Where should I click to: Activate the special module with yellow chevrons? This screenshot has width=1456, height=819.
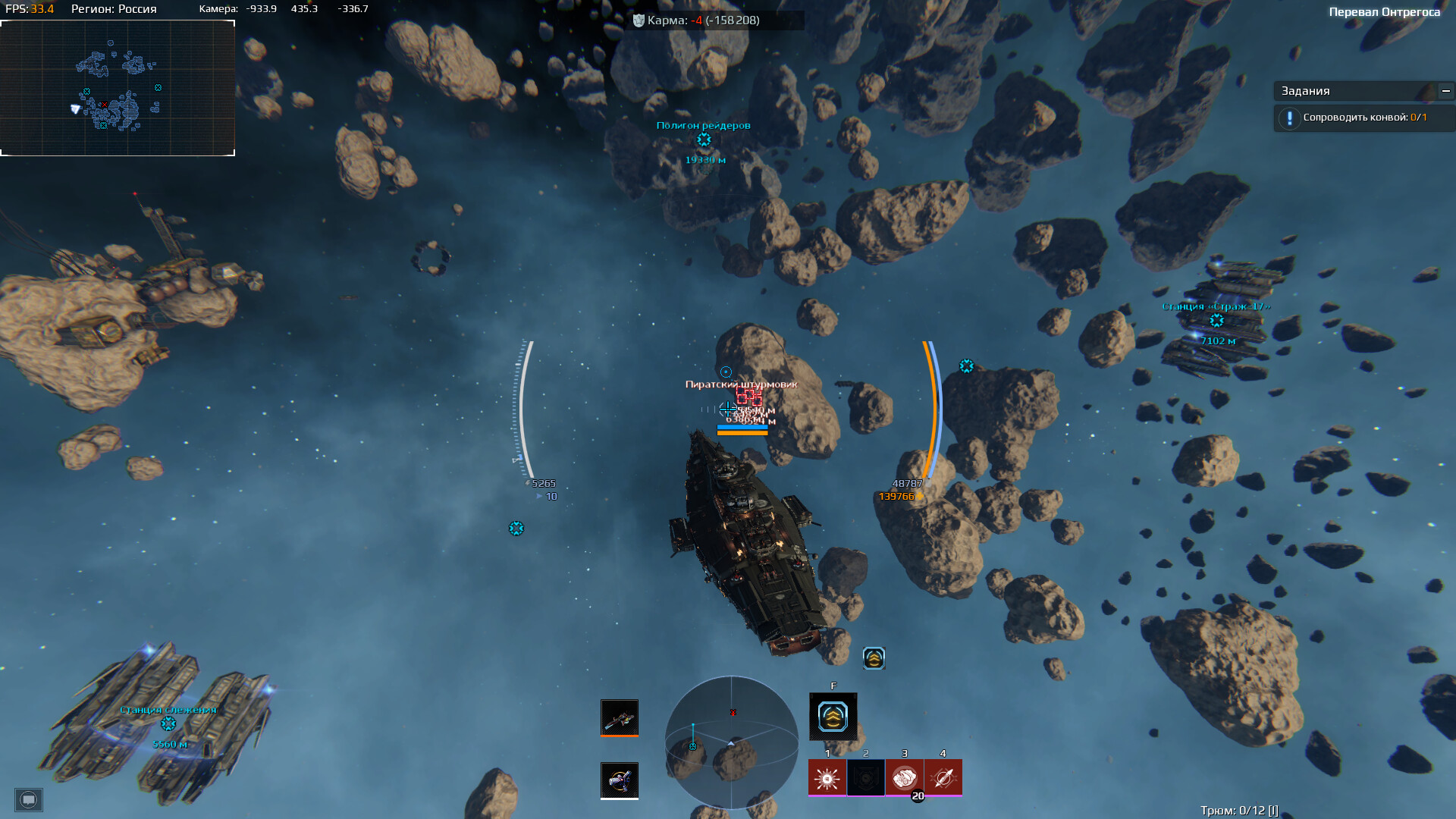833,717
